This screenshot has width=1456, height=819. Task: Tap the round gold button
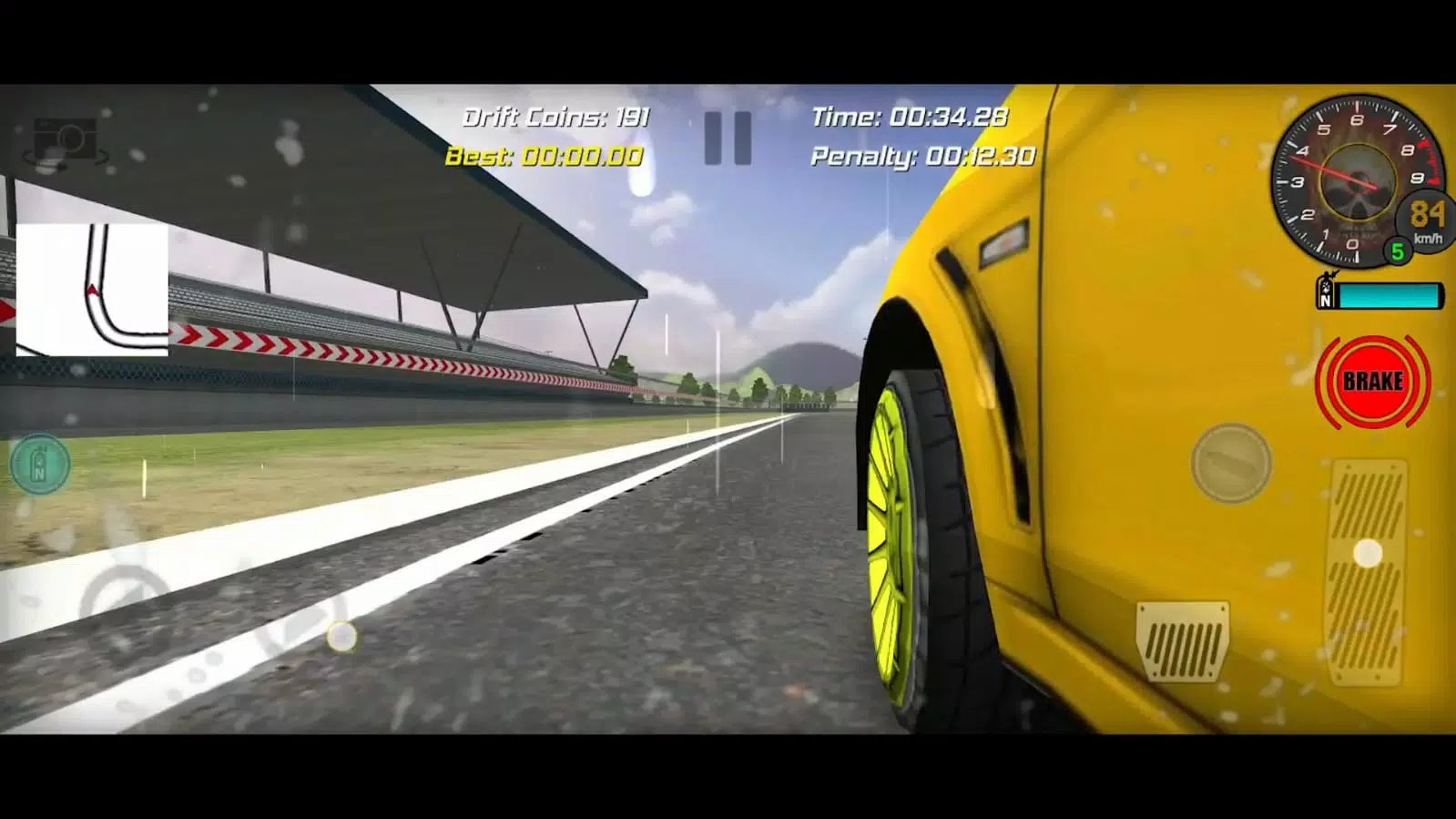click(1231, 464)
